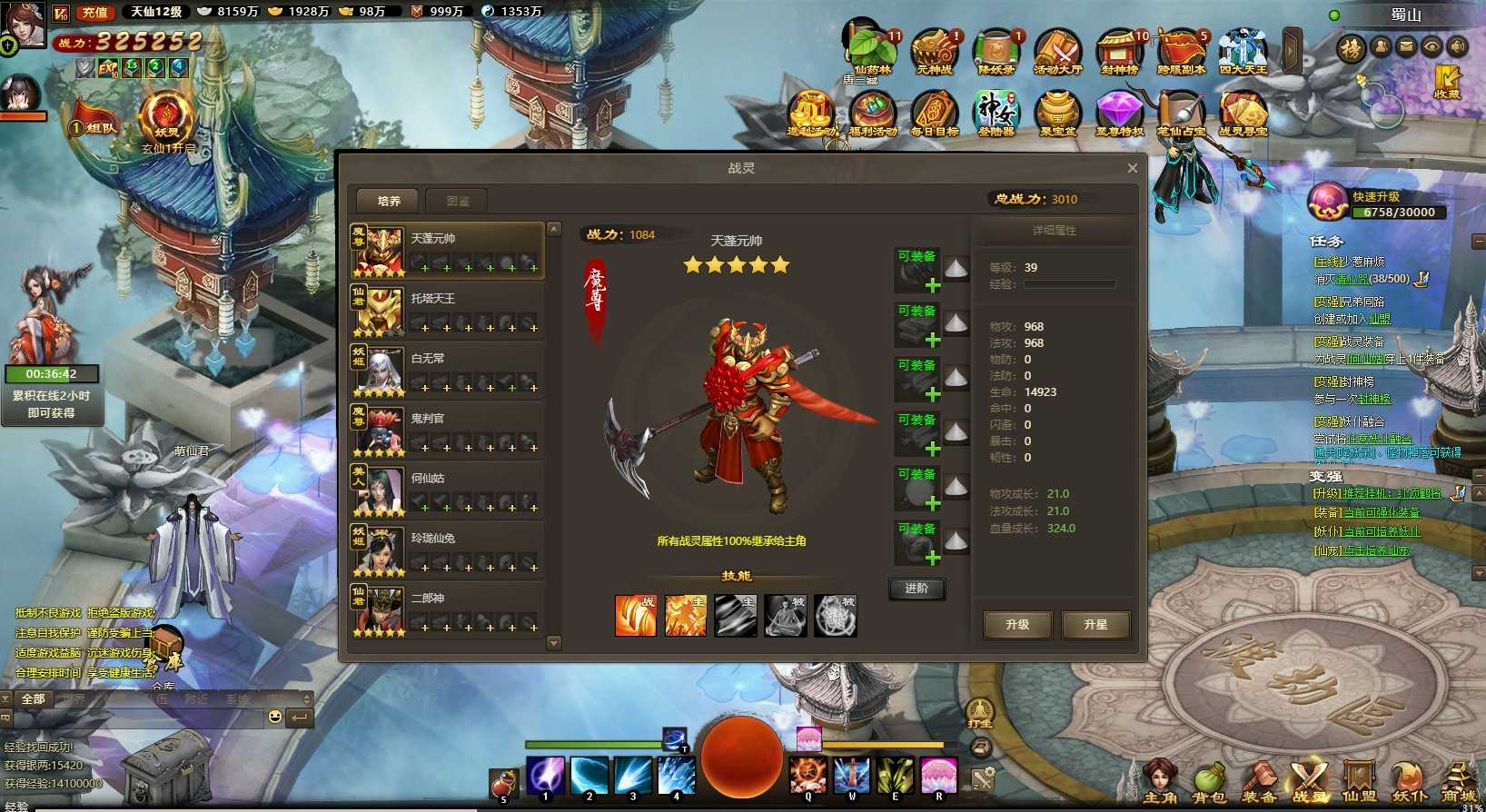Open the 活动大厅 activity hall
This screenshot has height=812, width=1486.
[1058, 51]
